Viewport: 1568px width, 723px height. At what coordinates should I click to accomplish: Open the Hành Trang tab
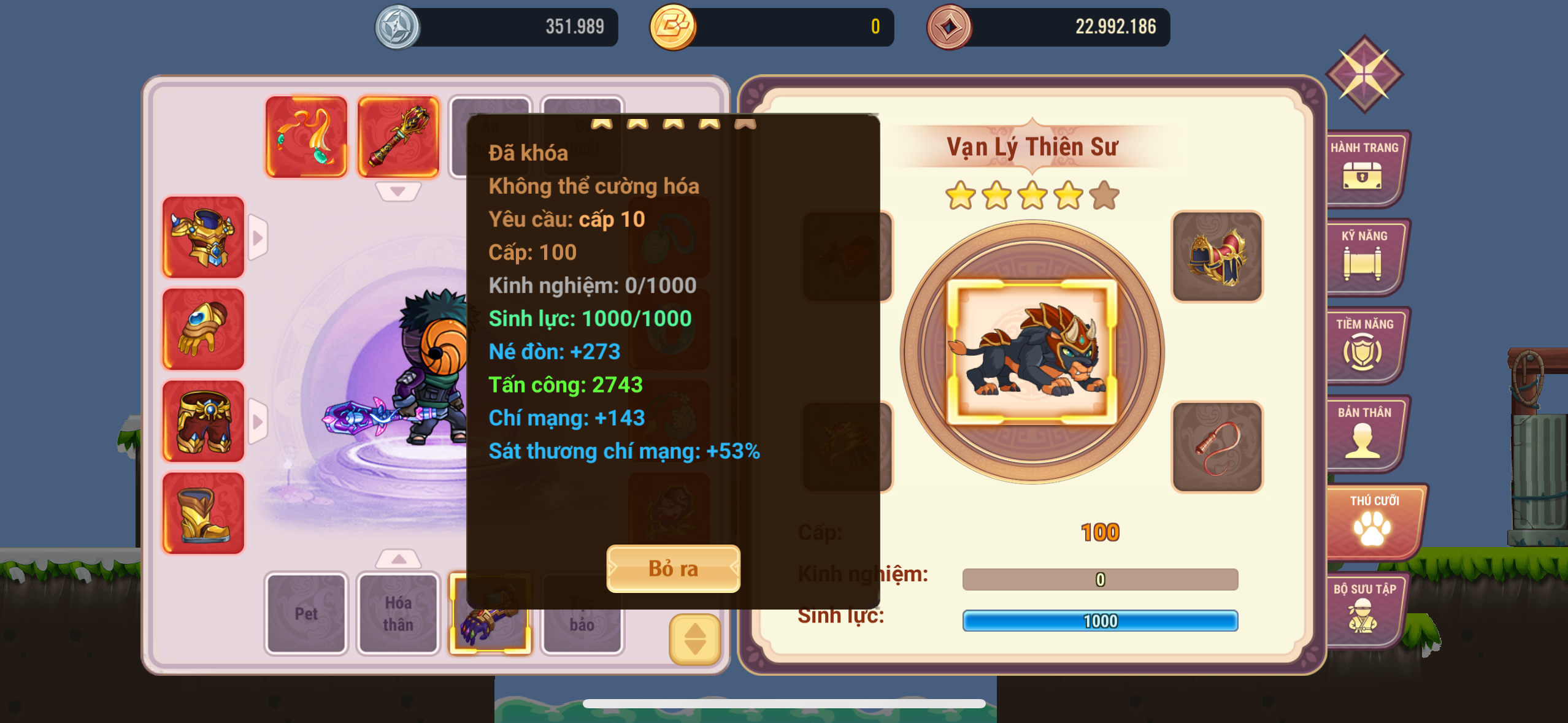[1364, 168]
